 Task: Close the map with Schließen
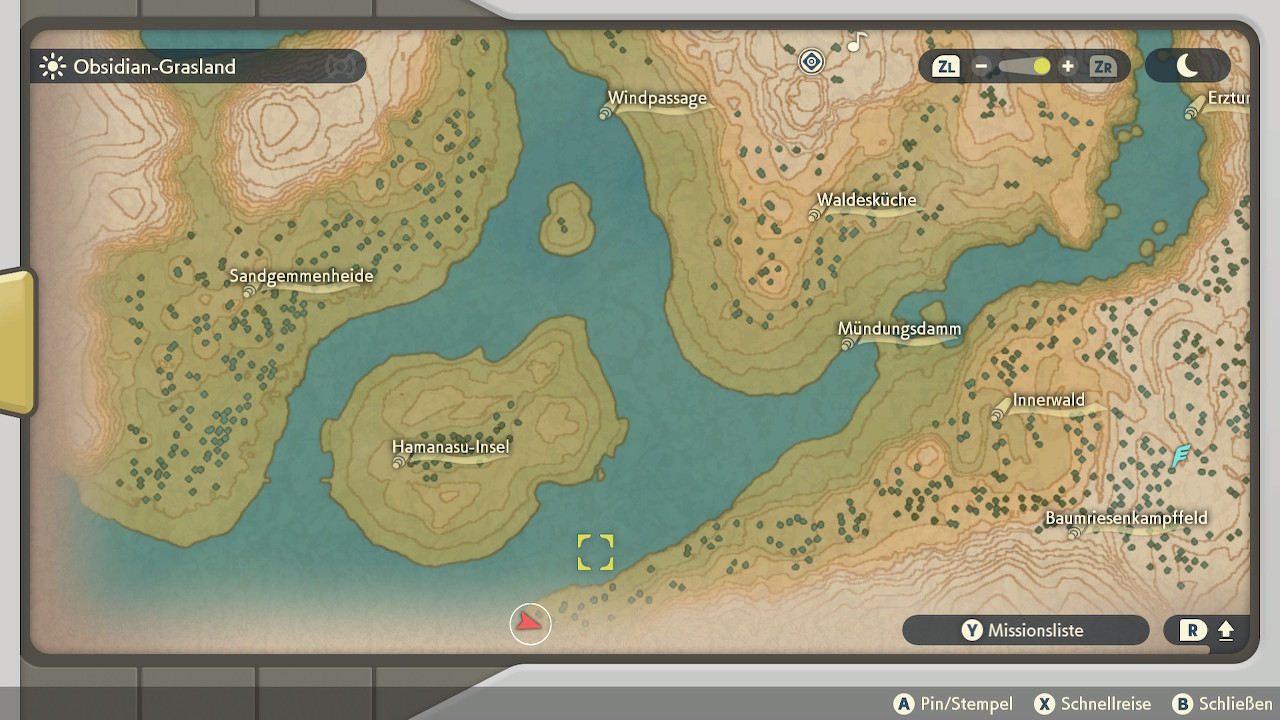(x=1222, y=704)
